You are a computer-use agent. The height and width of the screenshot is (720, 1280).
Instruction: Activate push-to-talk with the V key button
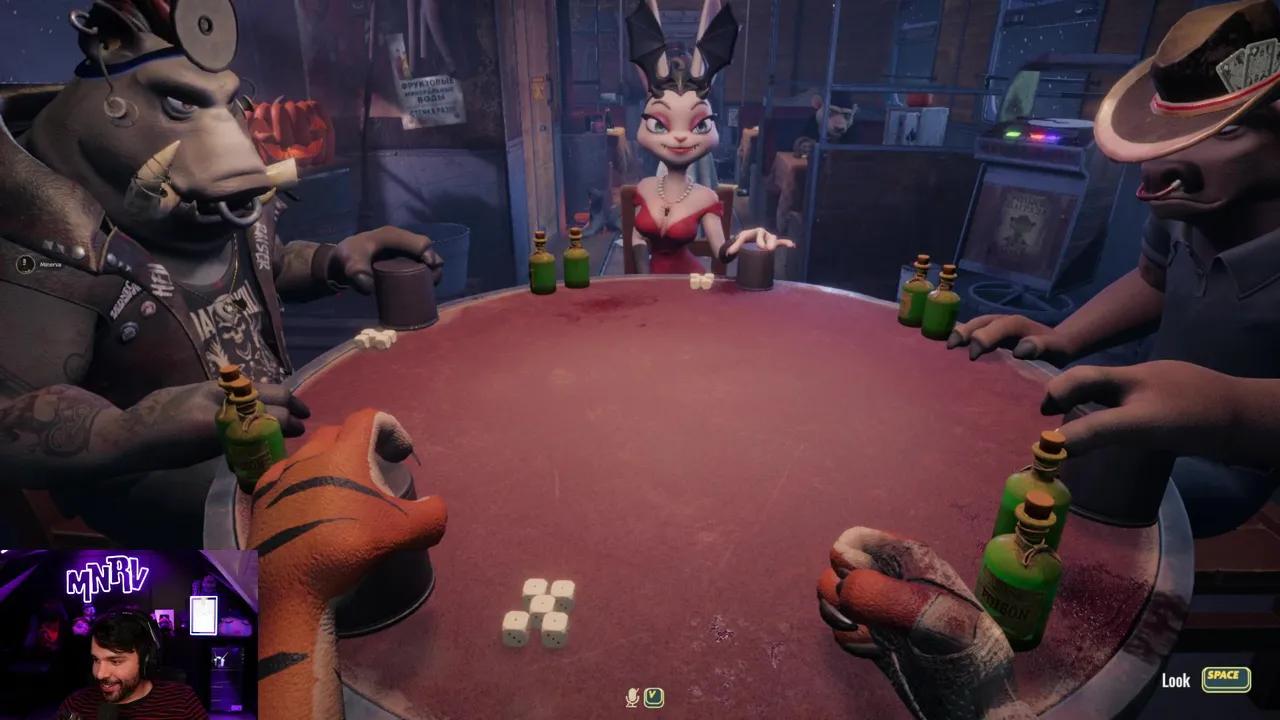654,697
